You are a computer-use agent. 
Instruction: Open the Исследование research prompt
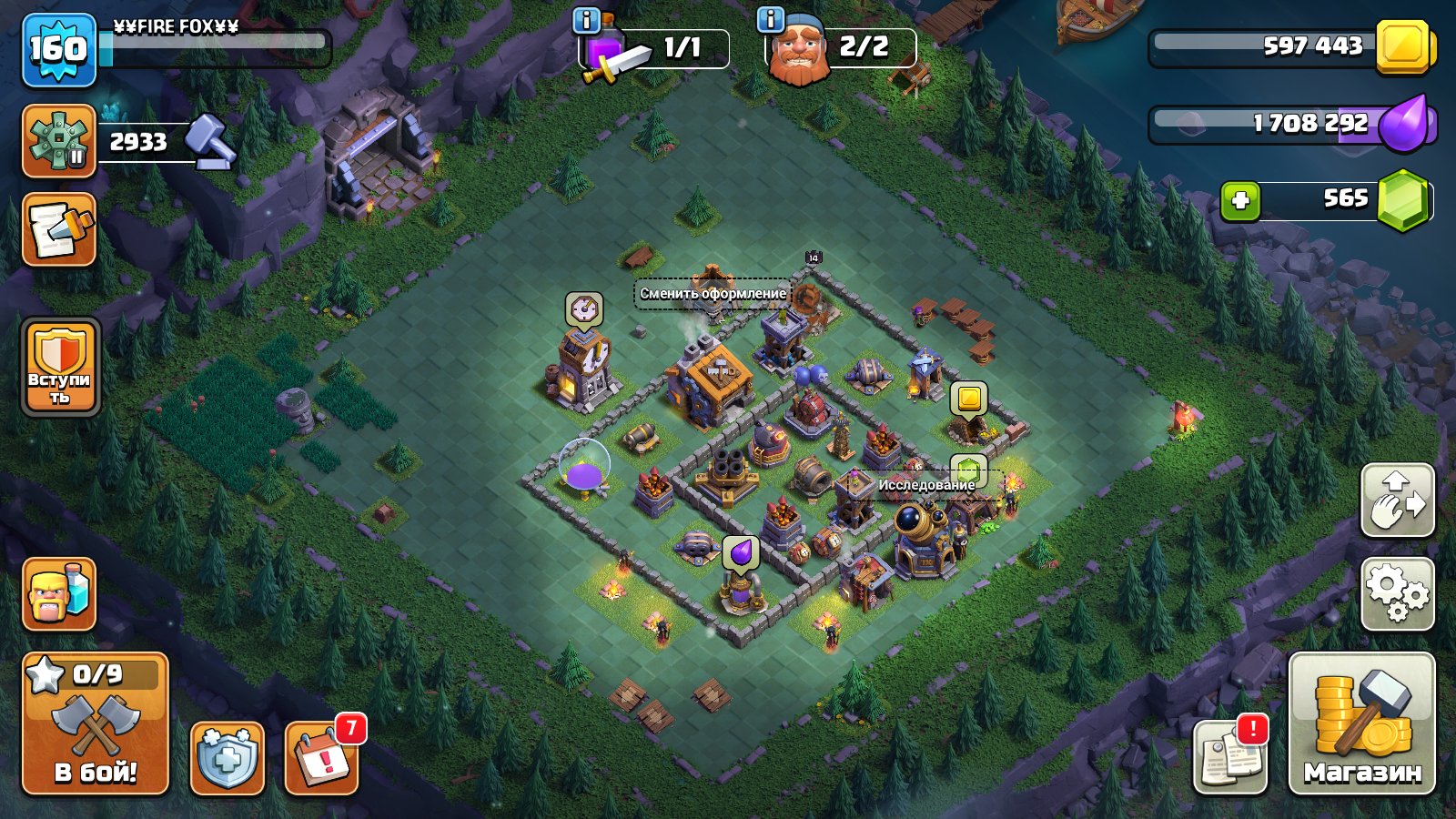925,485
